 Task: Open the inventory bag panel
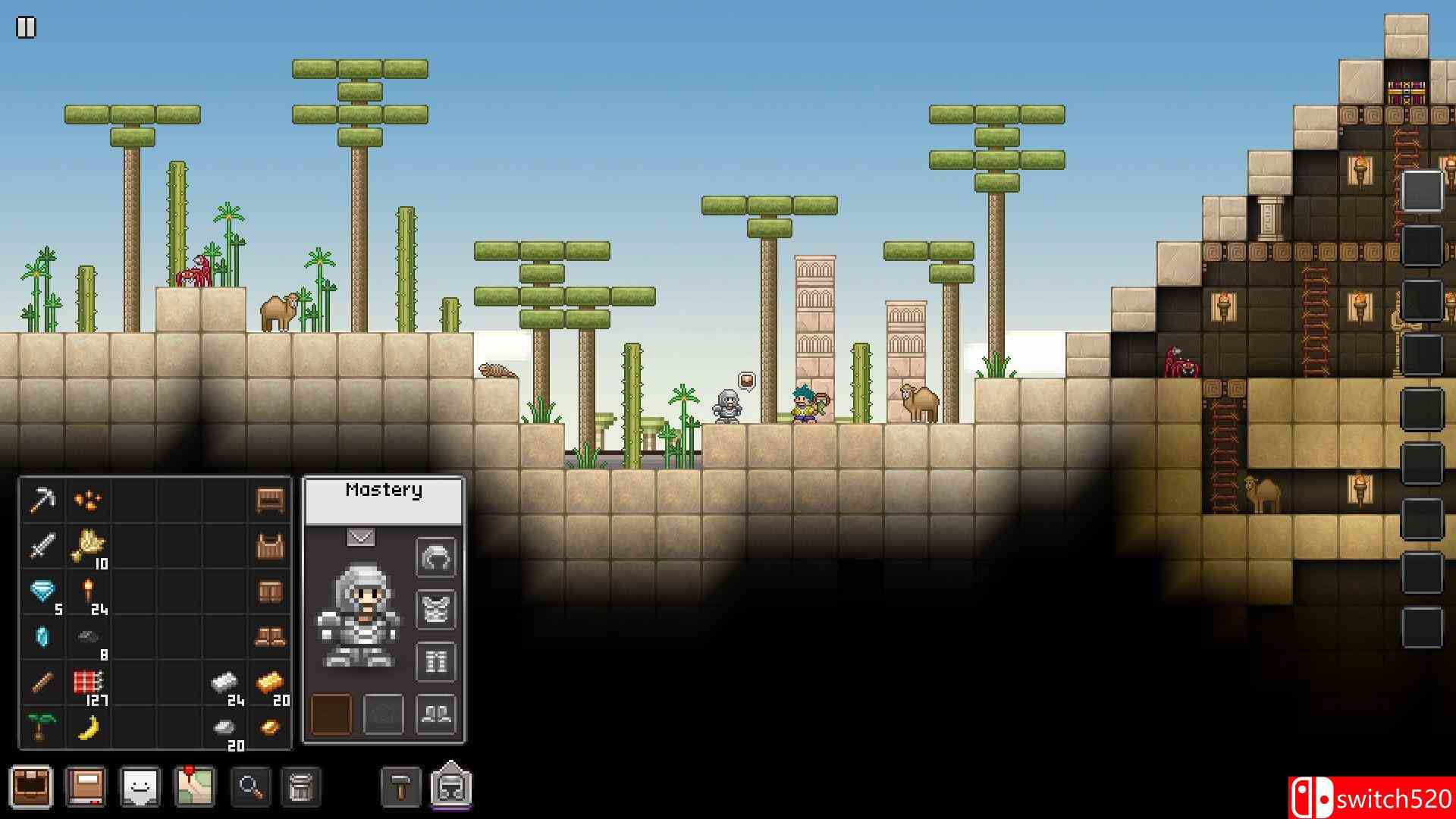pyautogui.click(x=32, y=786)
